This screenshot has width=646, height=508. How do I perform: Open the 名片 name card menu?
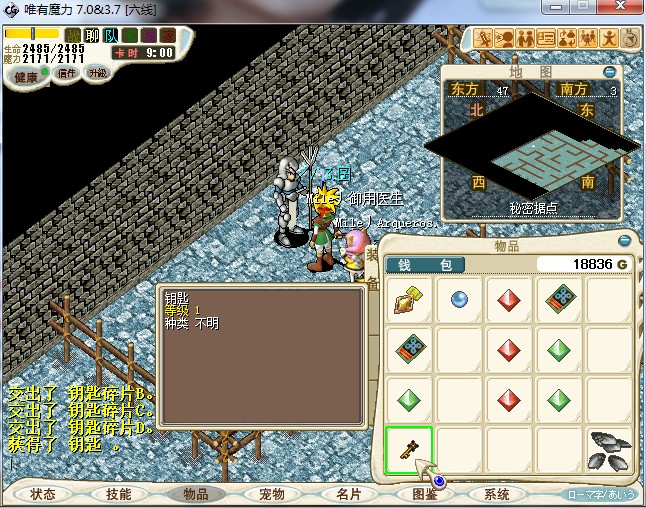tap(348, 494)
